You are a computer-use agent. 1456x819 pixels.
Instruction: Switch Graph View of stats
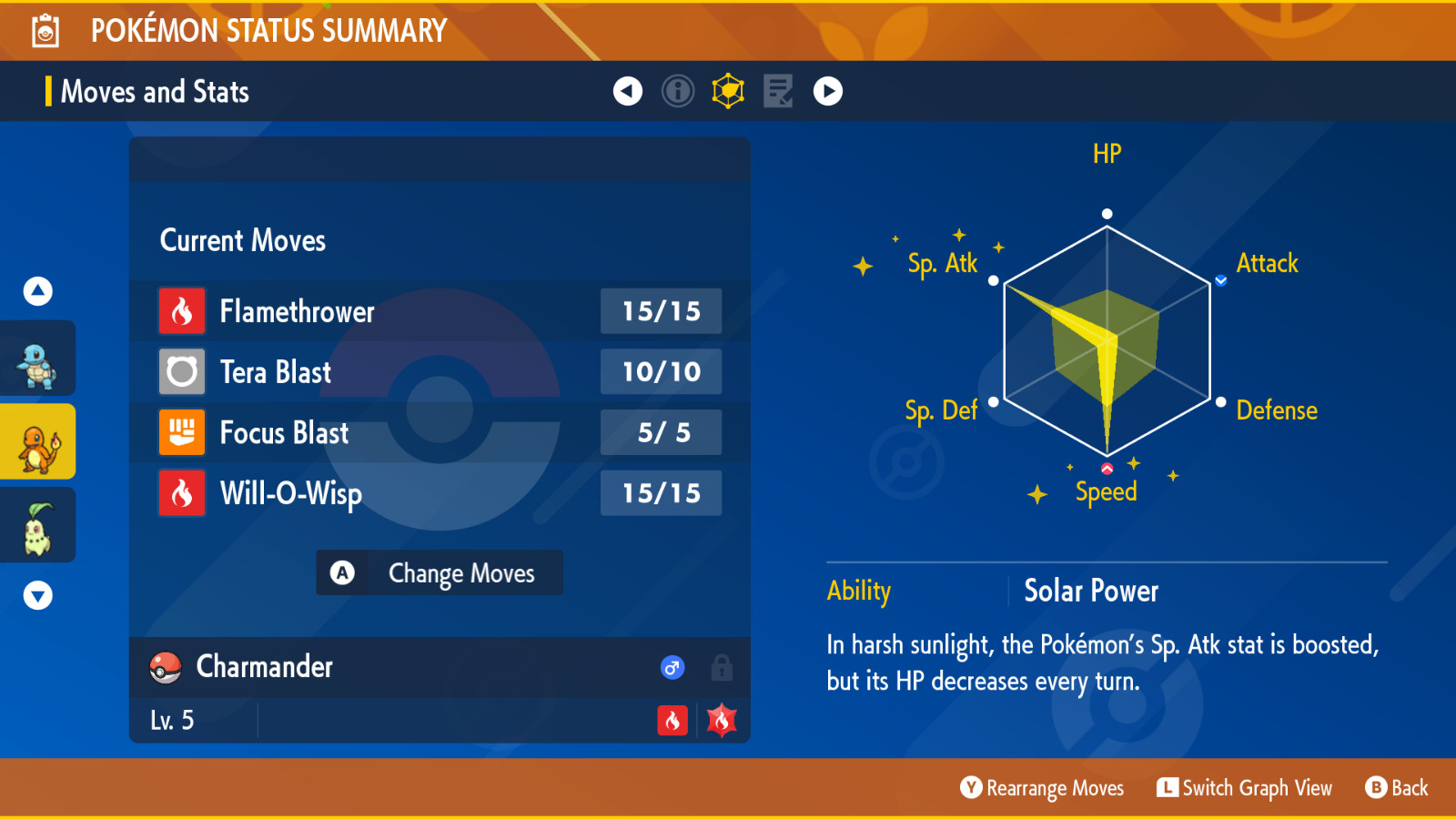coord(1244,788)
